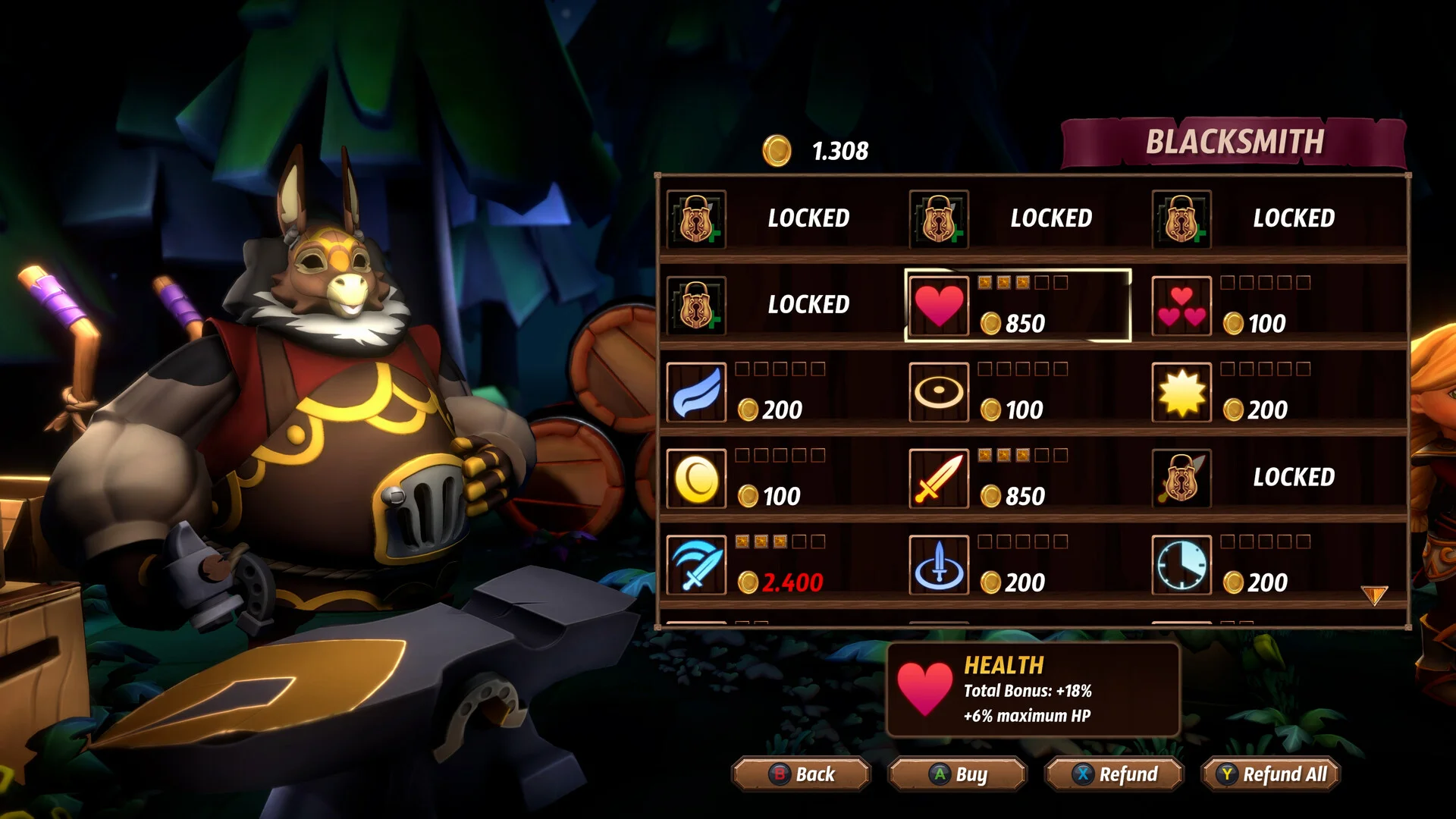This screenshot has width=1456, height=819.
Task: Buy the selected upgrade
Action: pos(957,774)
